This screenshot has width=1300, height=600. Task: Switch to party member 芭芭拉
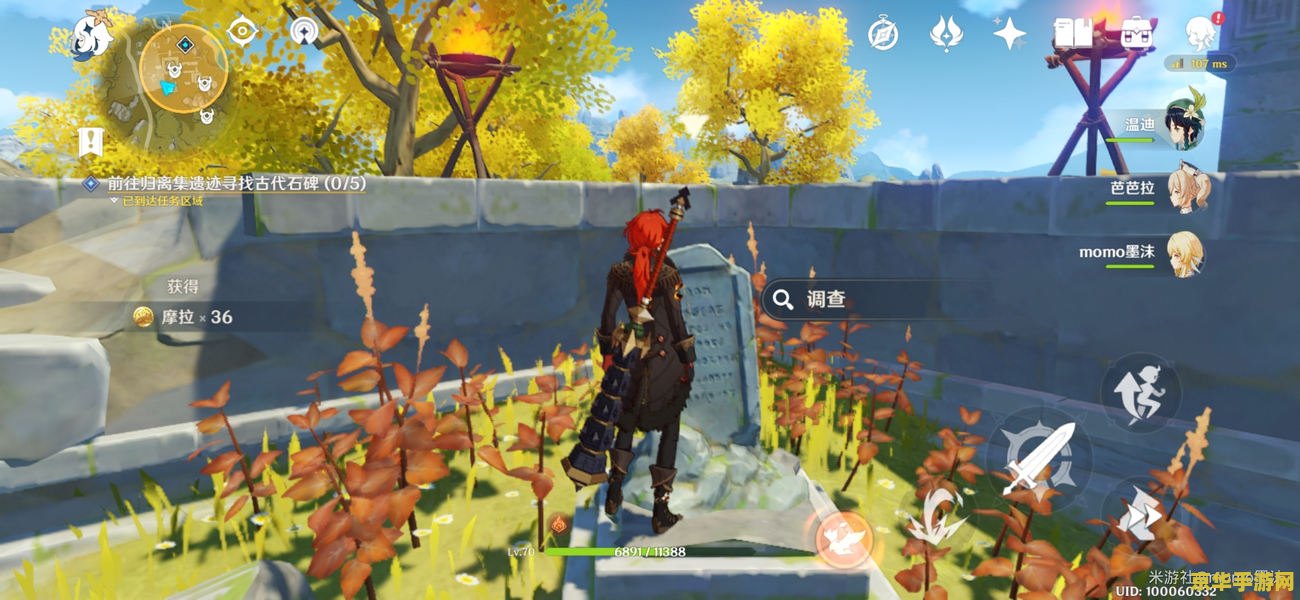point(1184,189)
